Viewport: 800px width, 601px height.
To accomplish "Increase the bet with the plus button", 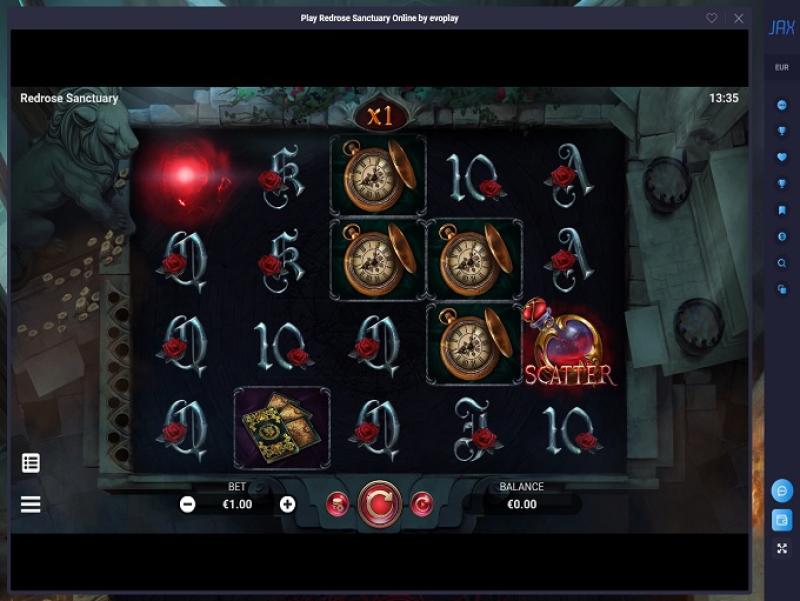I will point(288,504).
